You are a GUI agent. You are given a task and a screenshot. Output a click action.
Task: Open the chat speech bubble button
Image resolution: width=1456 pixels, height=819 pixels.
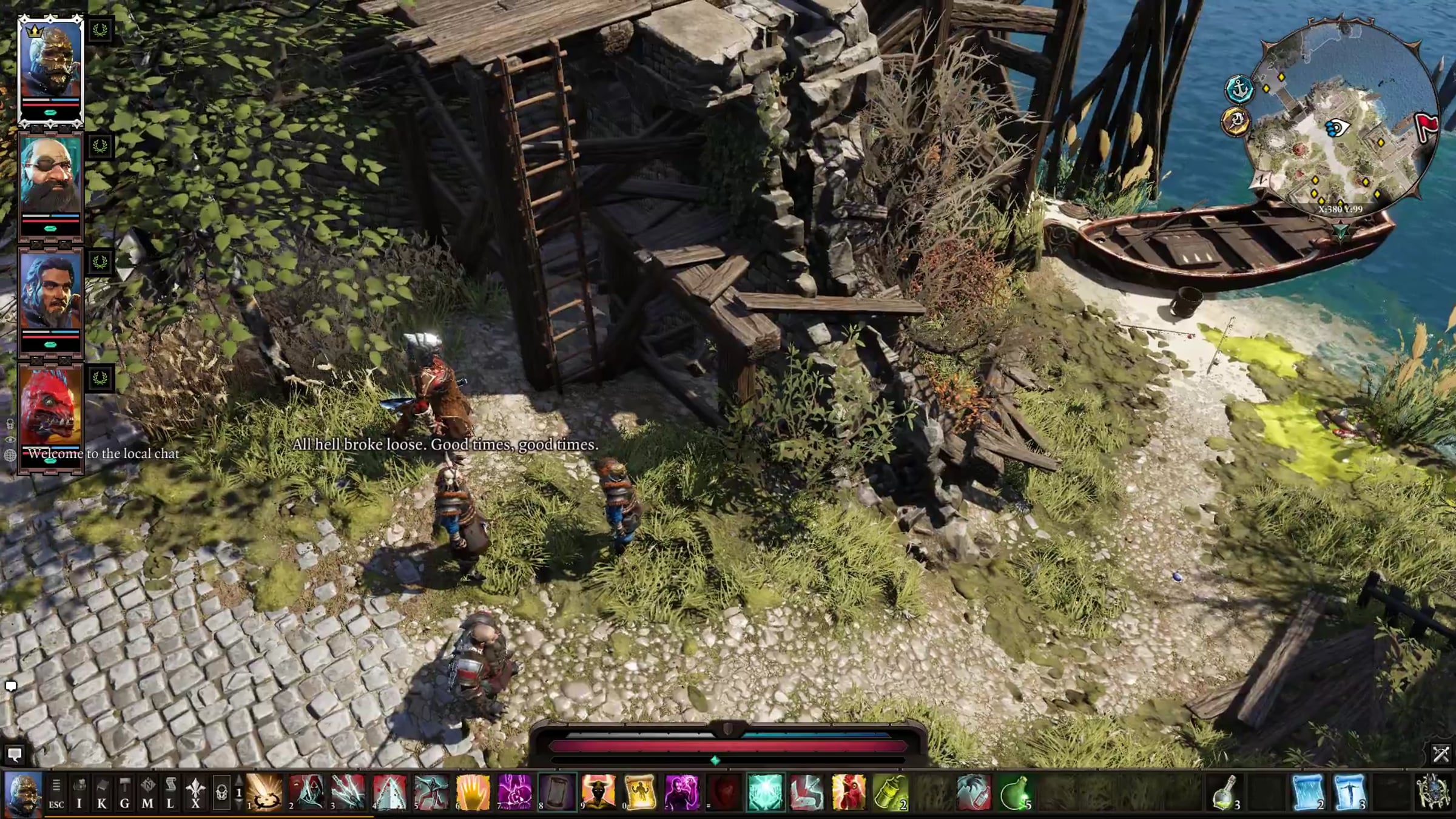[15, 754]
